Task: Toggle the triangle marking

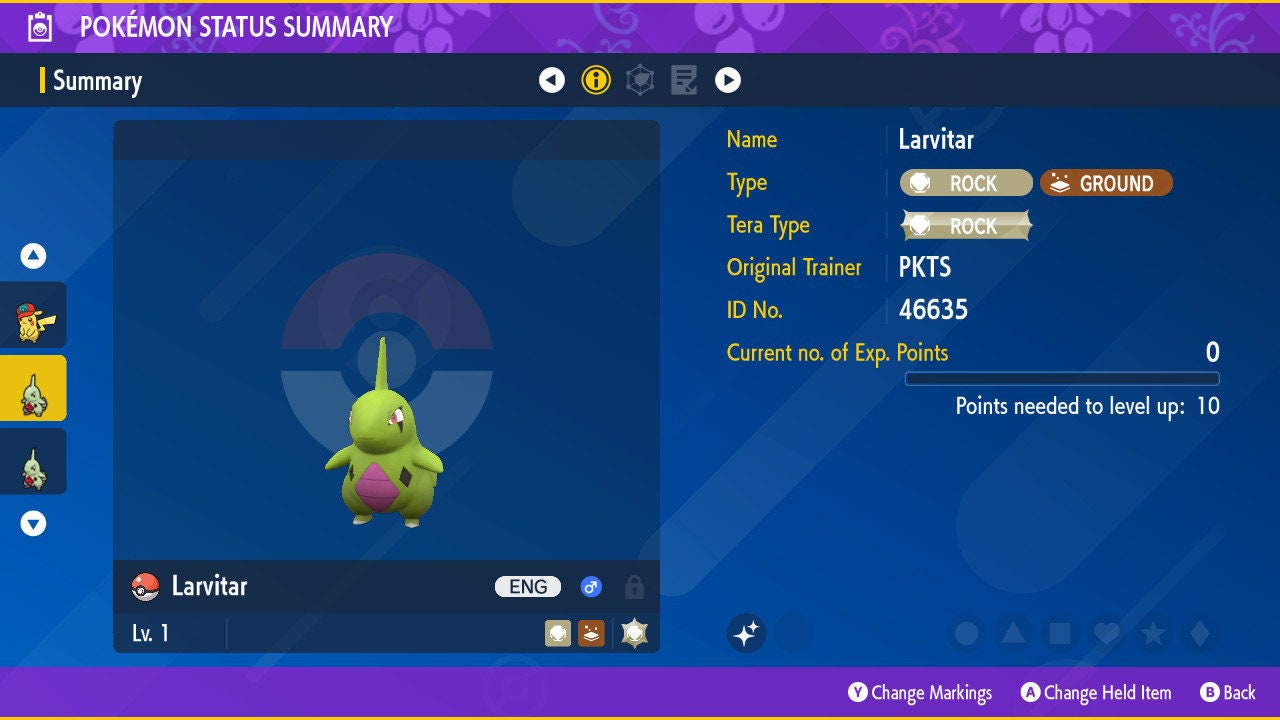Action: coord(1013,633)
